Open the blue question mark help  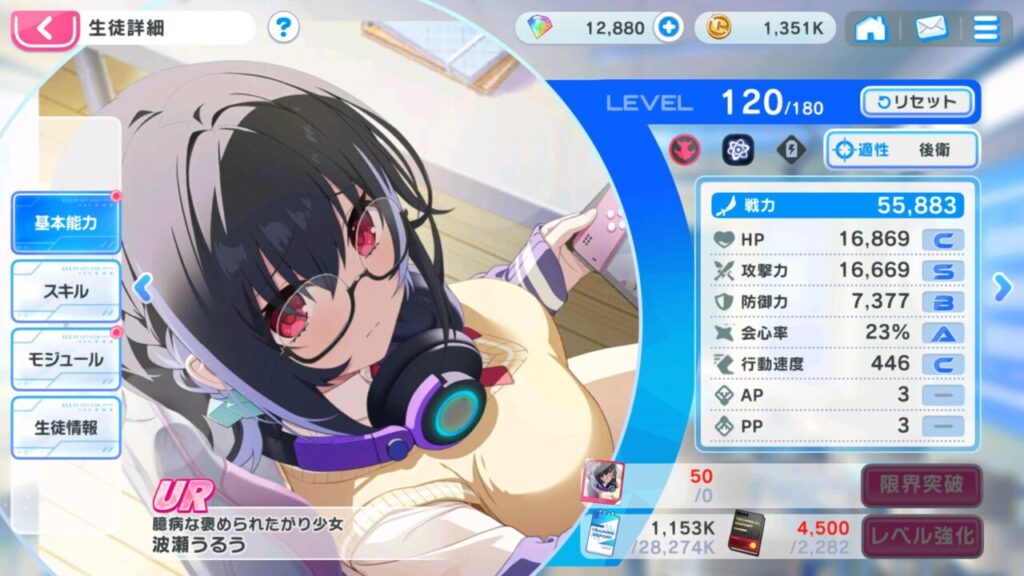click(x=284, y=27)
